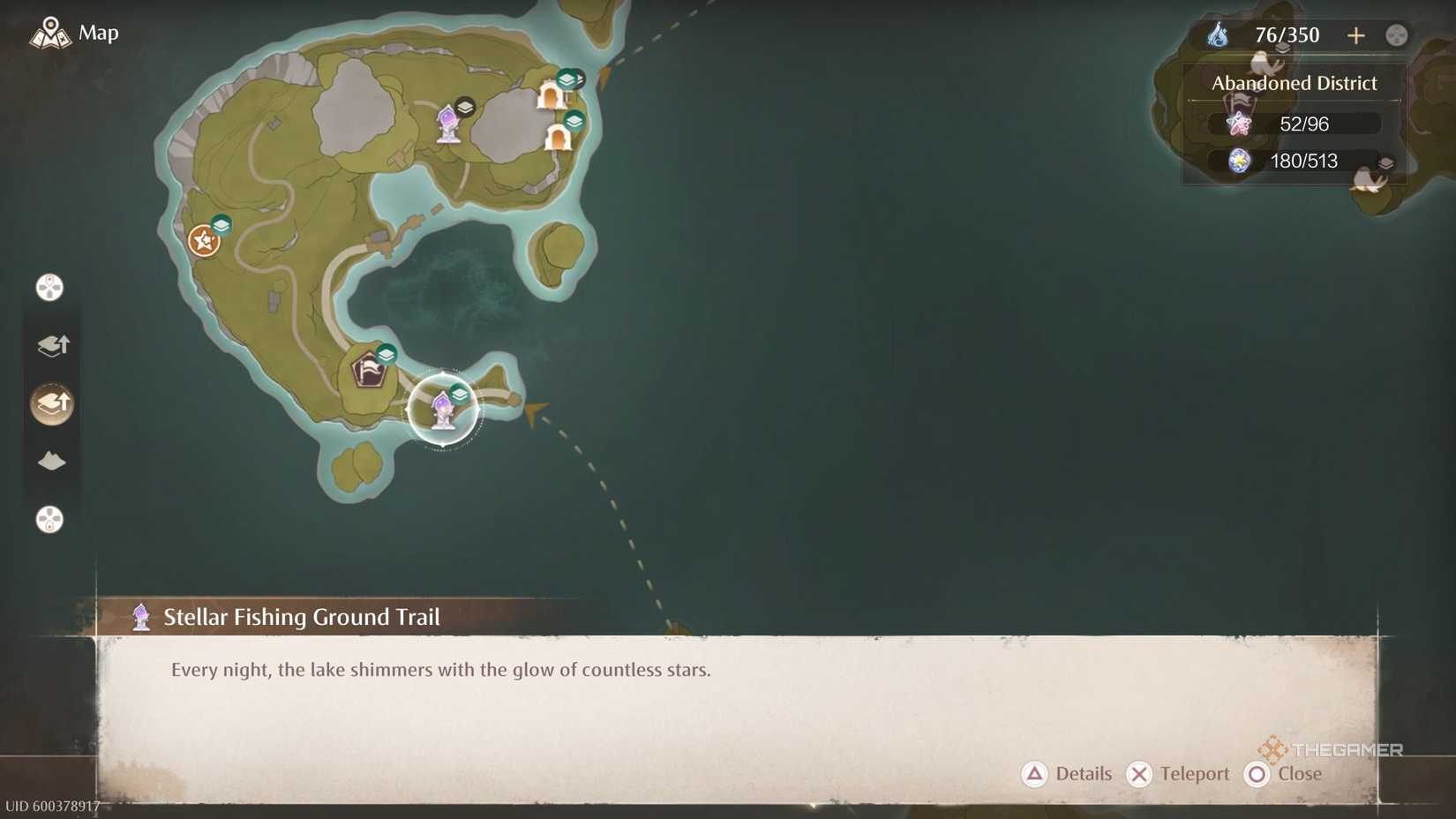The height and width of the screenshot is (819, 1456).
Task: Open the lower d-pad navigation control
Action: [49, 521]
